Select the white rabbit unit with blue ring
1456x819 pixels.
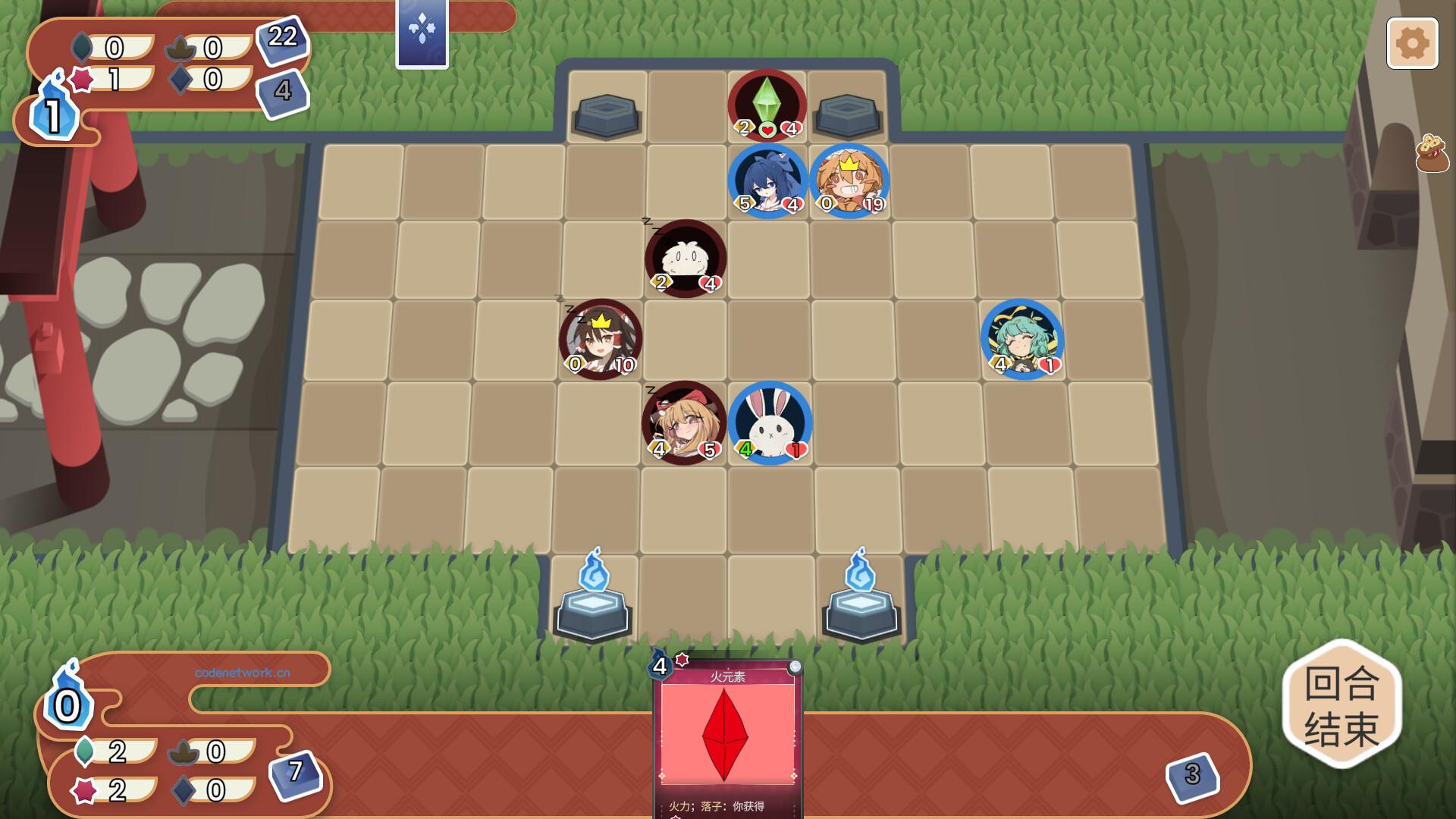770,422
